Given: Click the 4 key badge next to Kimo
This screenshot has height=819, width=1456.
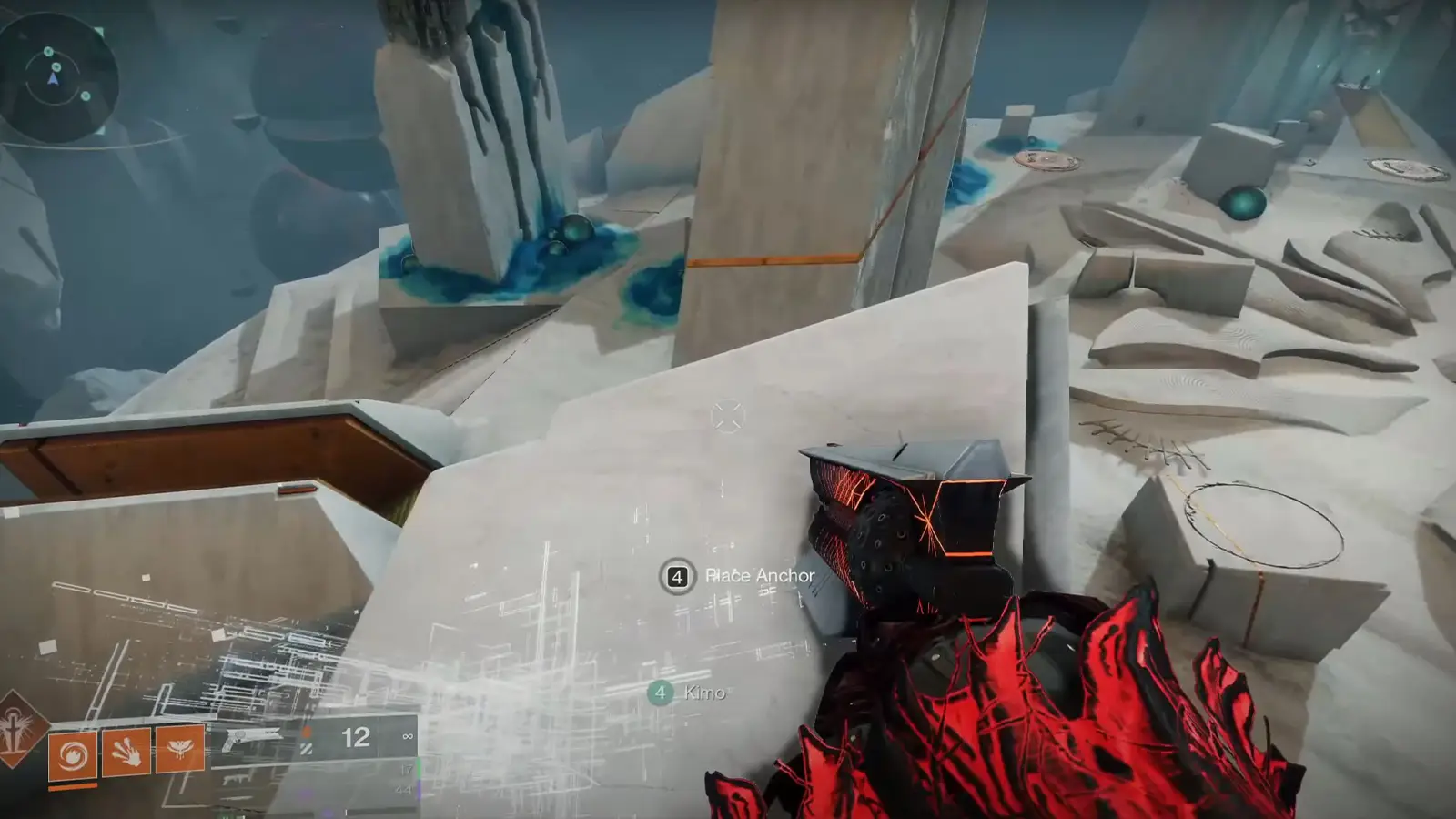Looking at the screenshot, I should 662,693.
